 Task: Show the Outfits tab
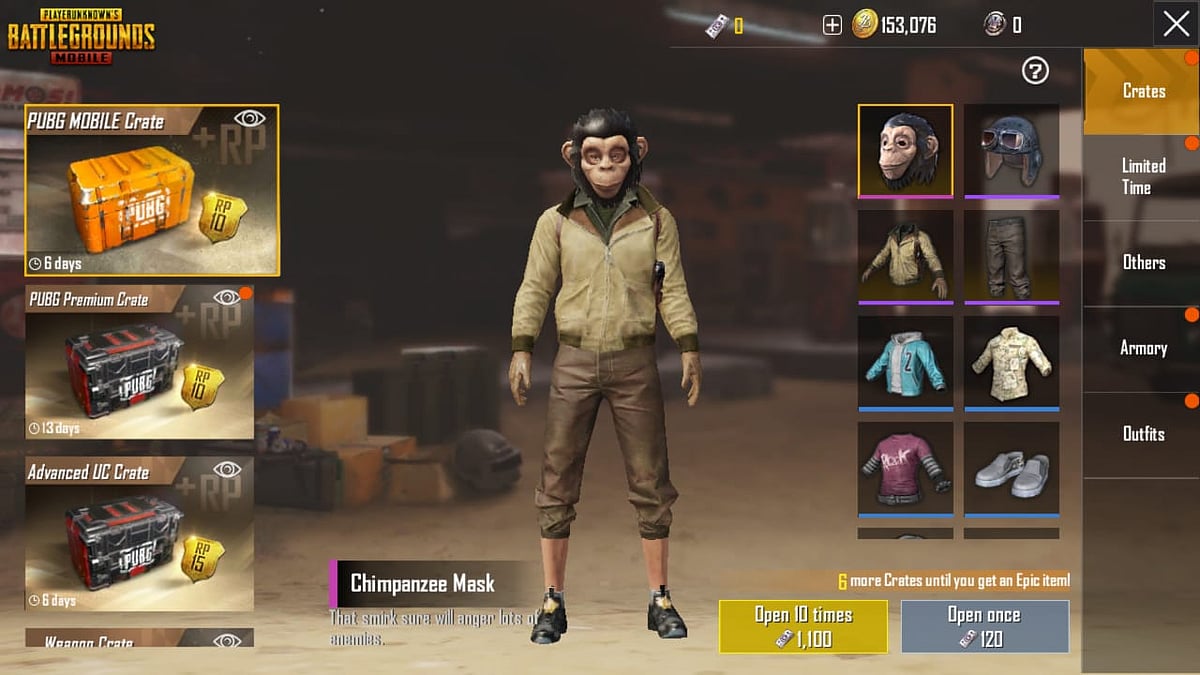point(1142,434)
